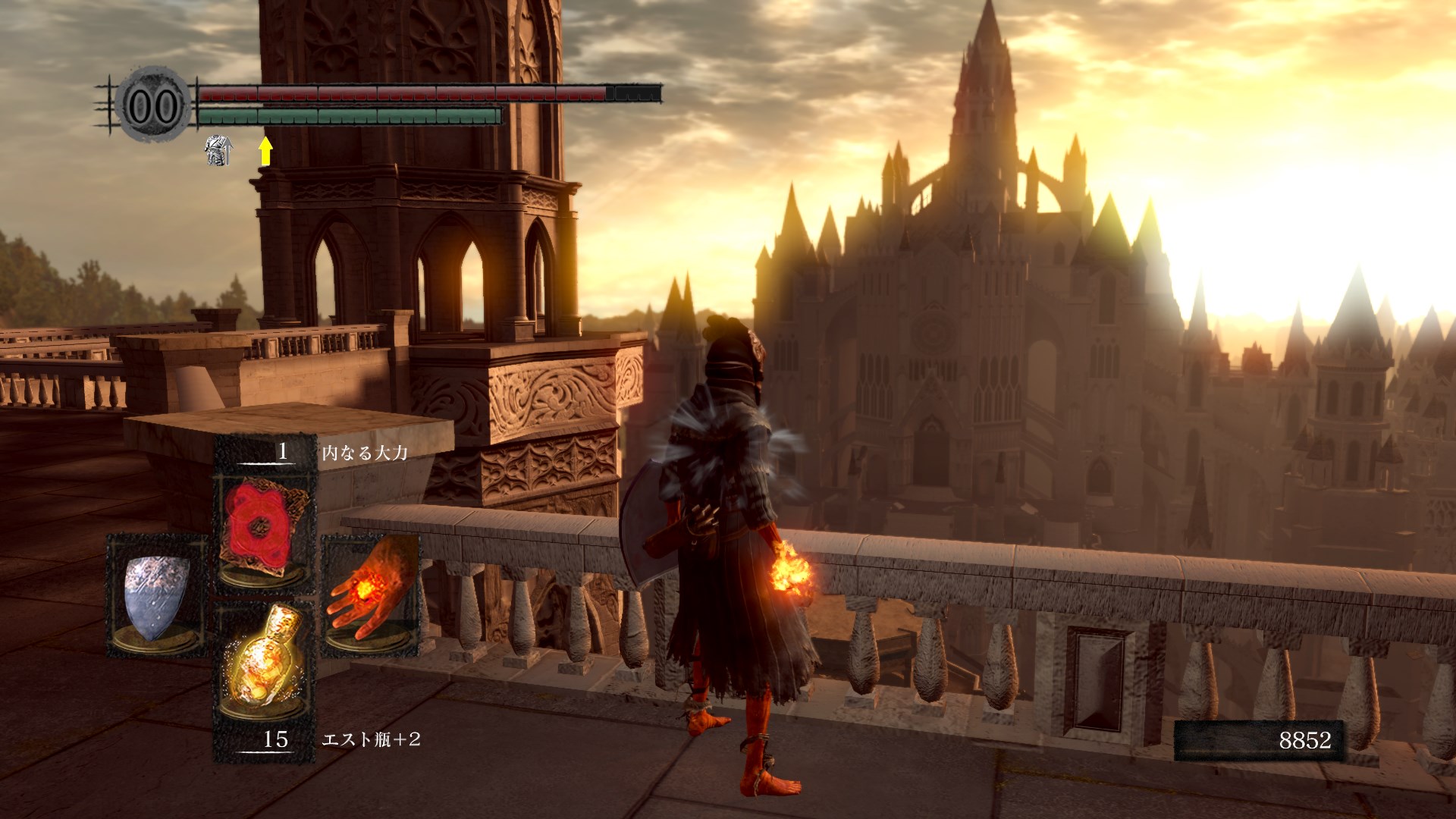Image resolution: width=1456 pixels, height=819 pixels.
Task: Click the left-hand shield equipment slot
Action: 157,595
